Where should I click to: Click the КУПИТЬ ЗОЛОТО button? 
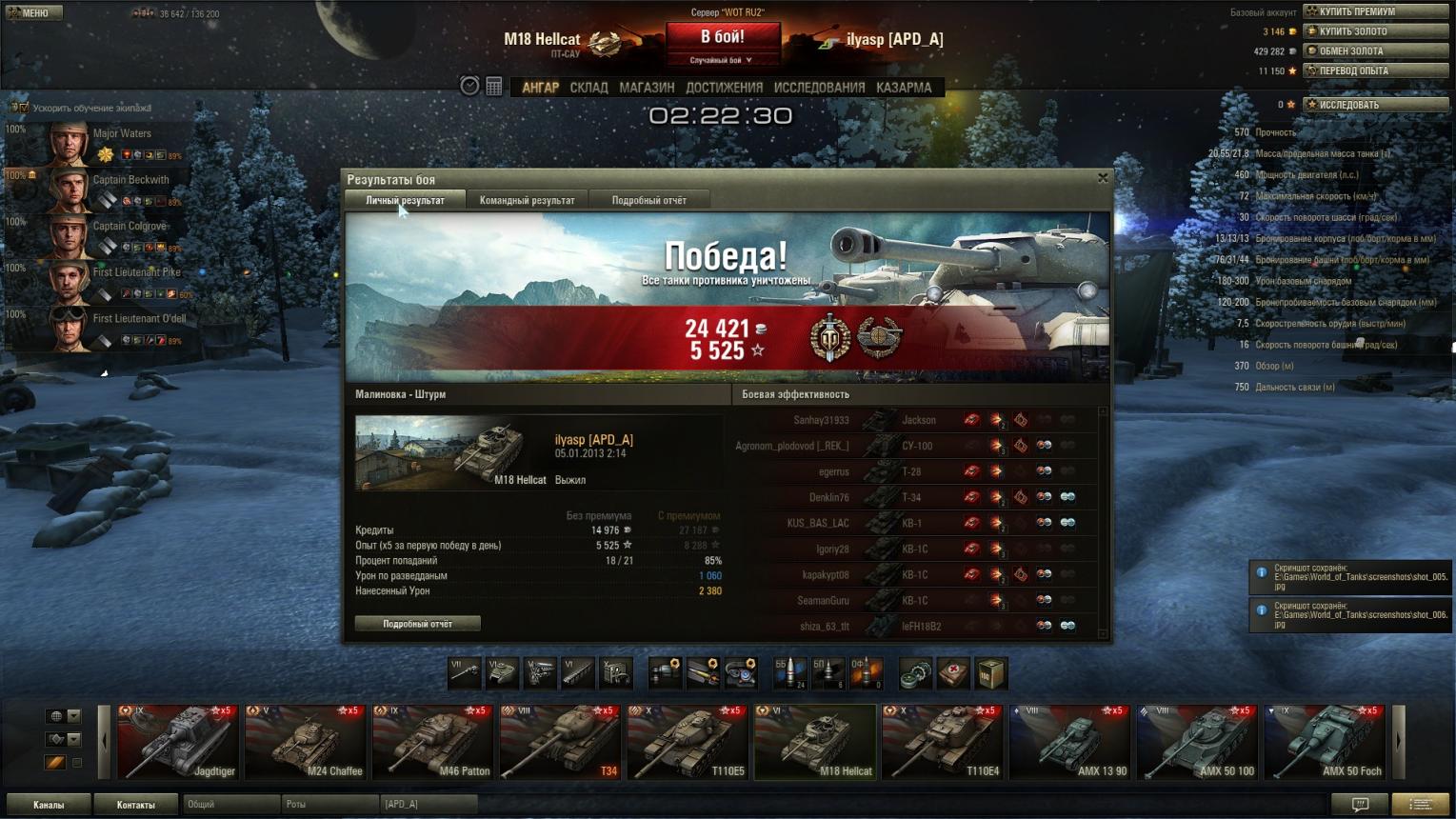click(1375, 31)
